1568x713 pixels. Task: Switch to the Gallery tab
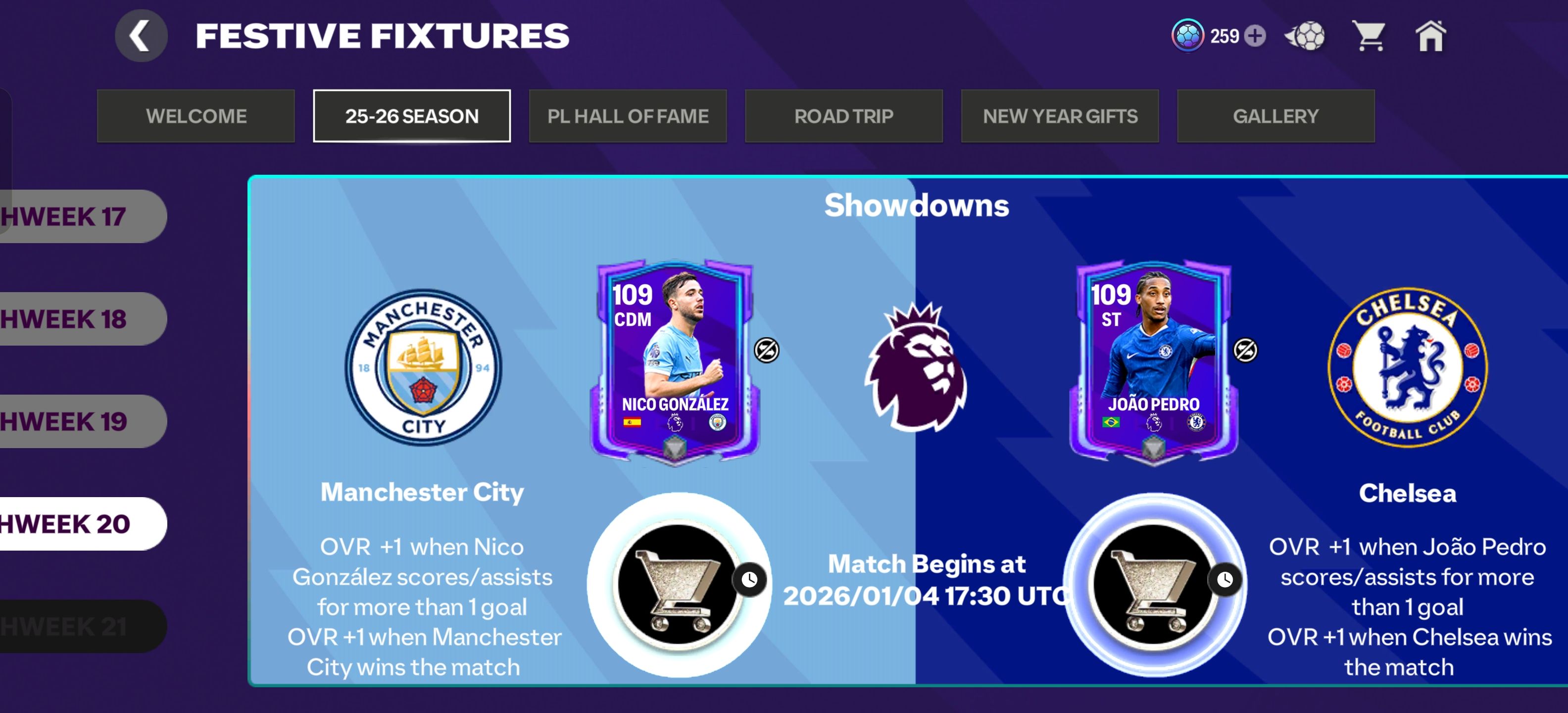(x=1275, y=116)
